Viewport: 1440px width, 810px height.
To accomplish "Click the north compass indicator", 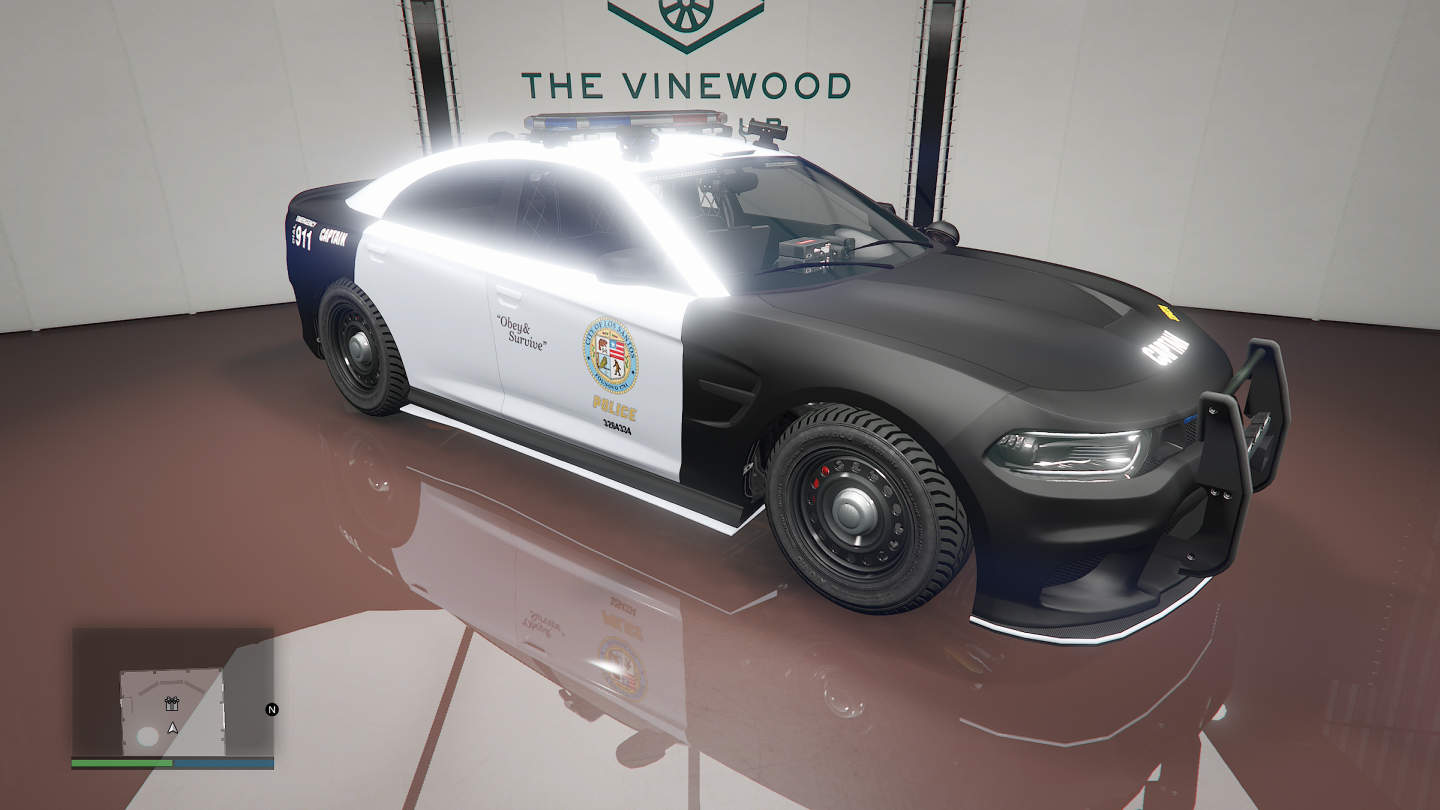I will (271, 709).
